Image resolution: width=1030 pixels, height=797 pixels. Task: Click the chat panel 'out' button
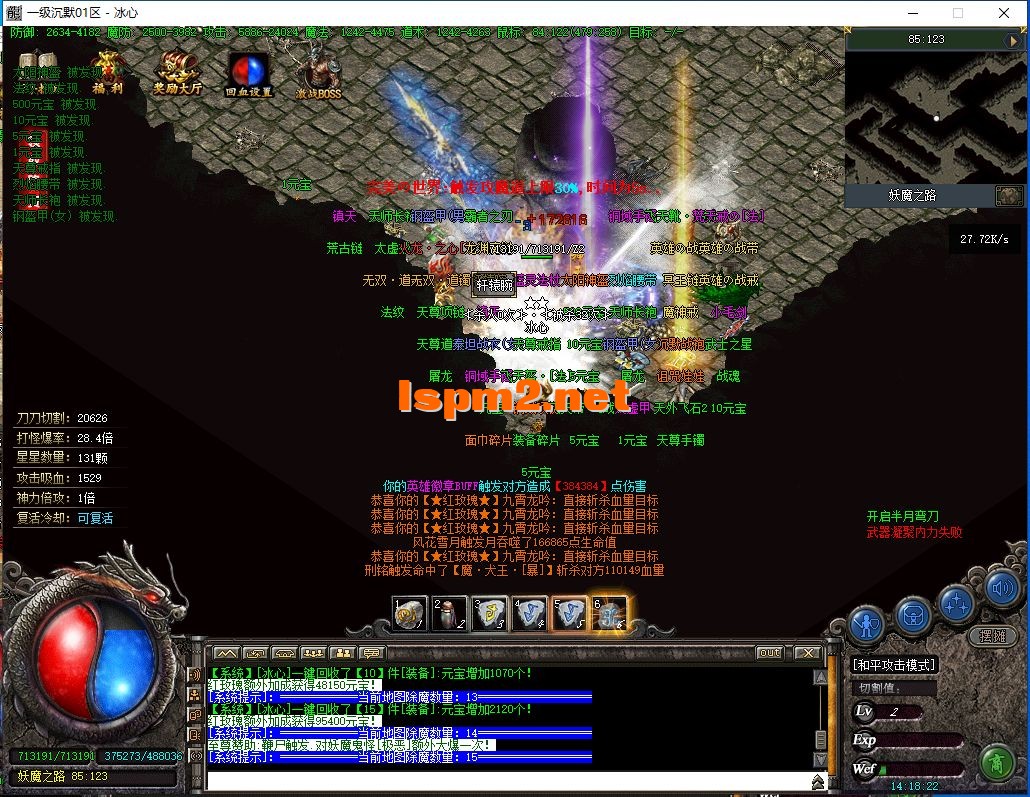[769, 653]
